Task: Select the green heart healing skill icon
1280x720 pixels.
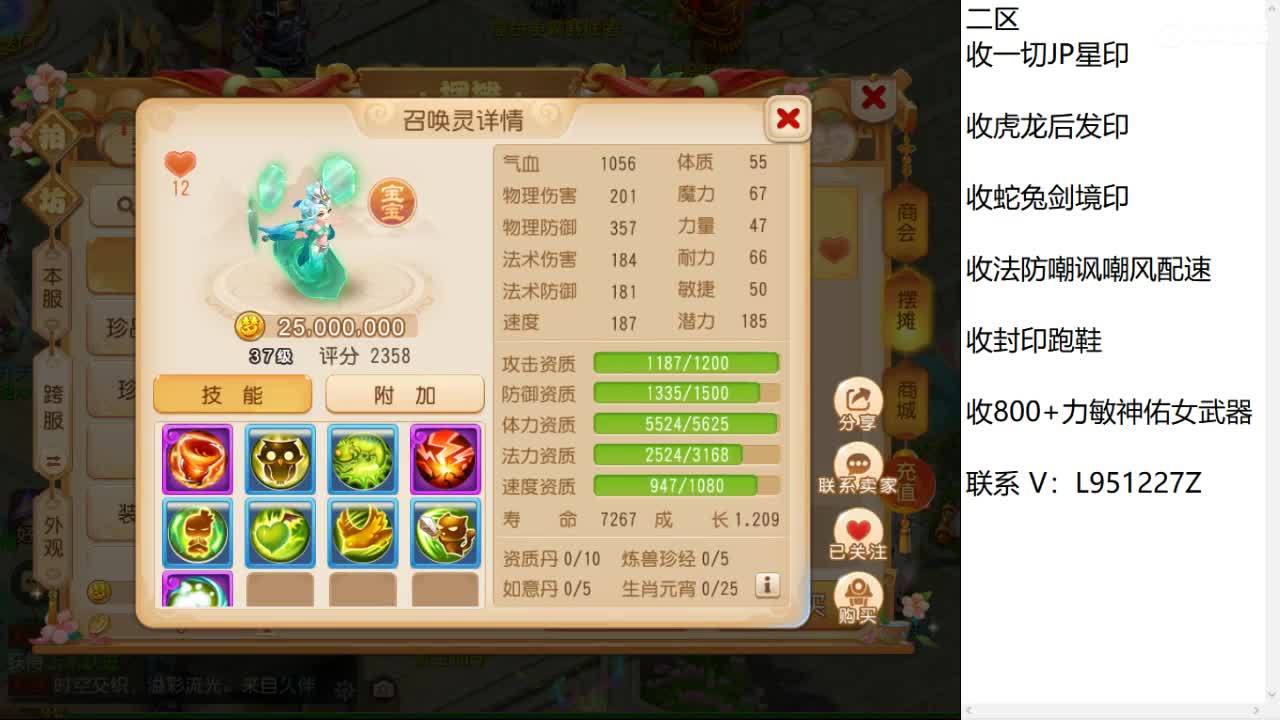Action: click(x=280, y=534)
